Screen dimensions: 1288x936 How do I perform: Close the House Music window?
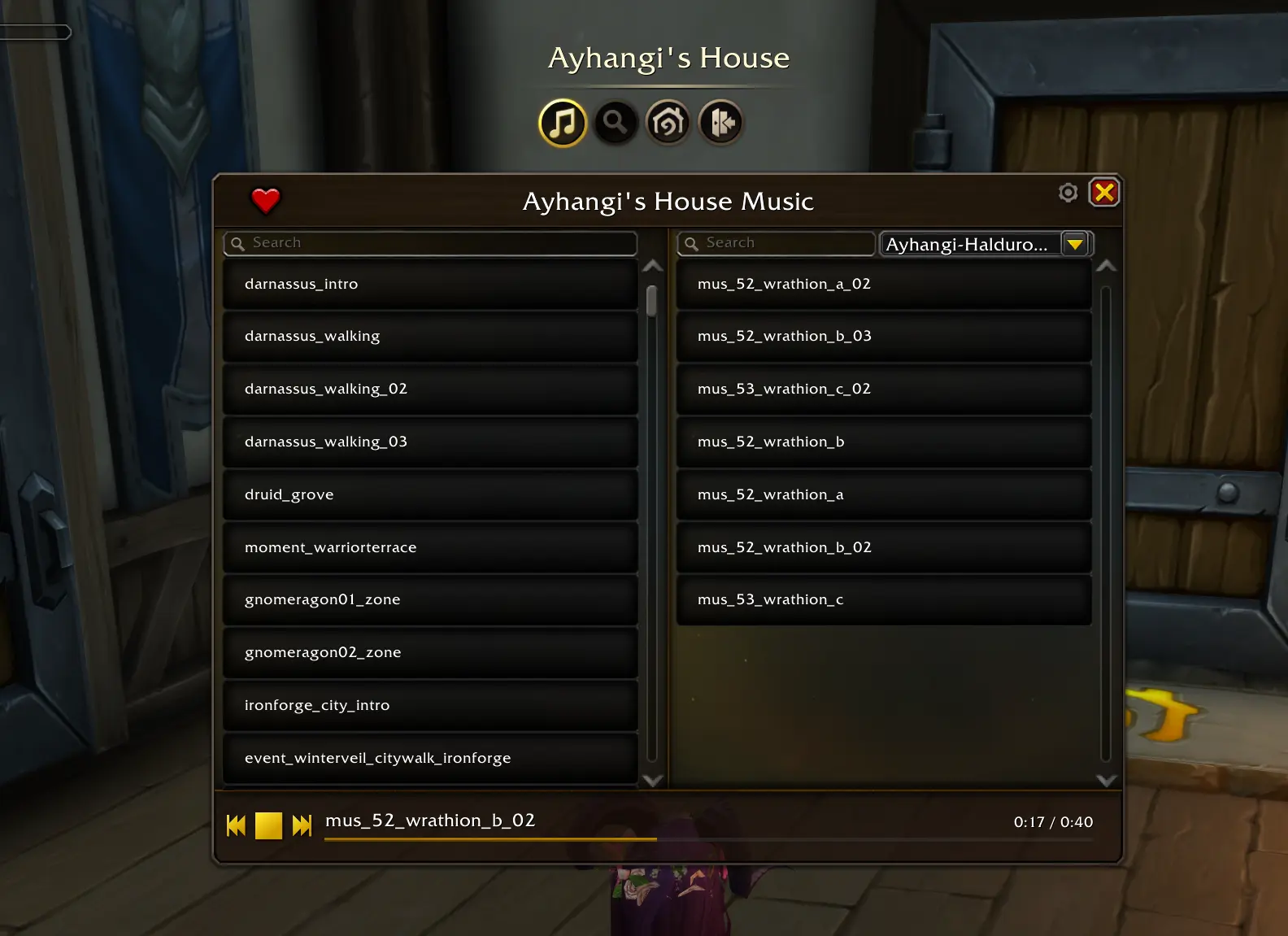1103,193
